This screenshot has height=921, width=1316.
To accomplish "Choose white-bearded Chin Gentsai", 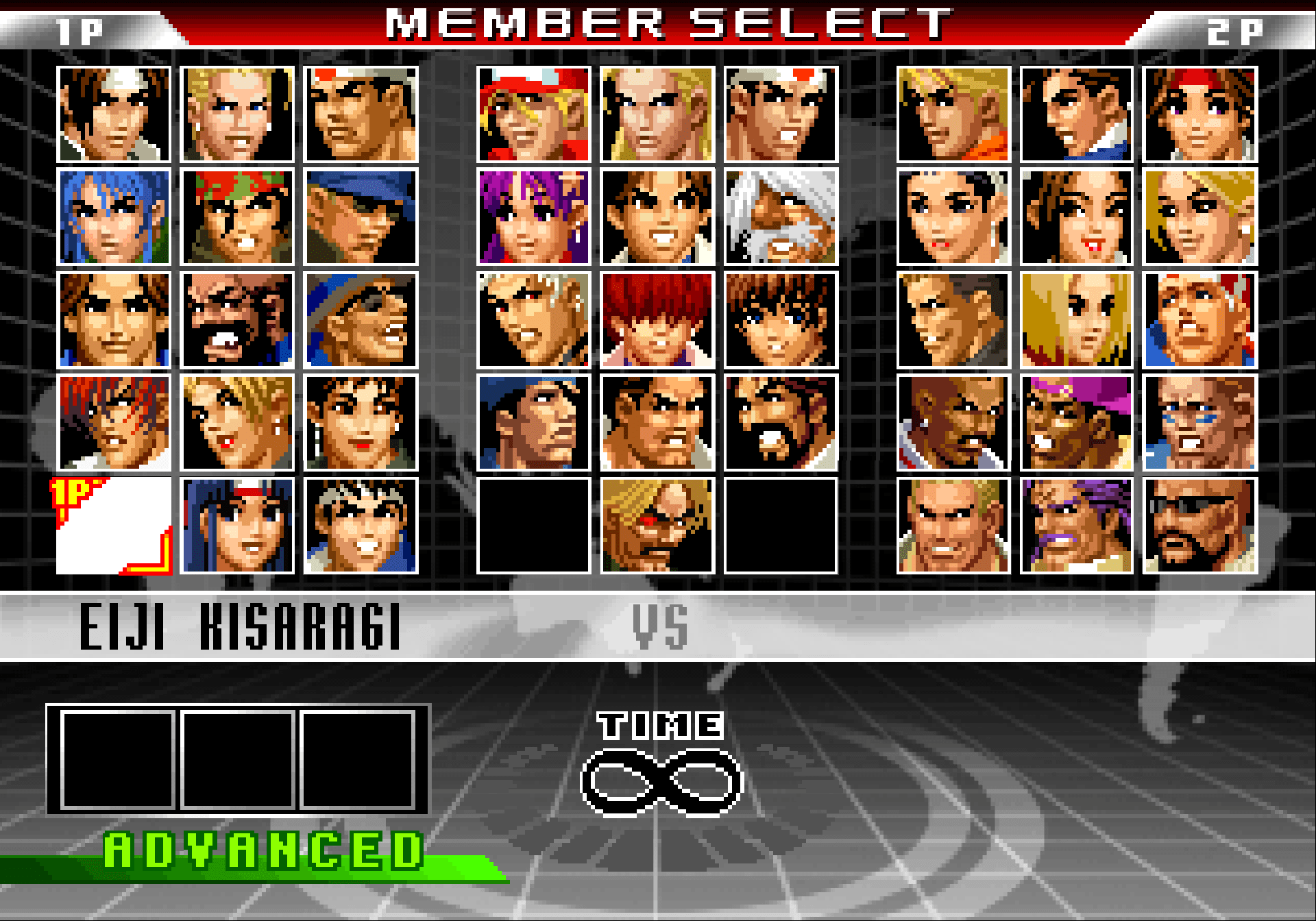I will pos(781,217).
